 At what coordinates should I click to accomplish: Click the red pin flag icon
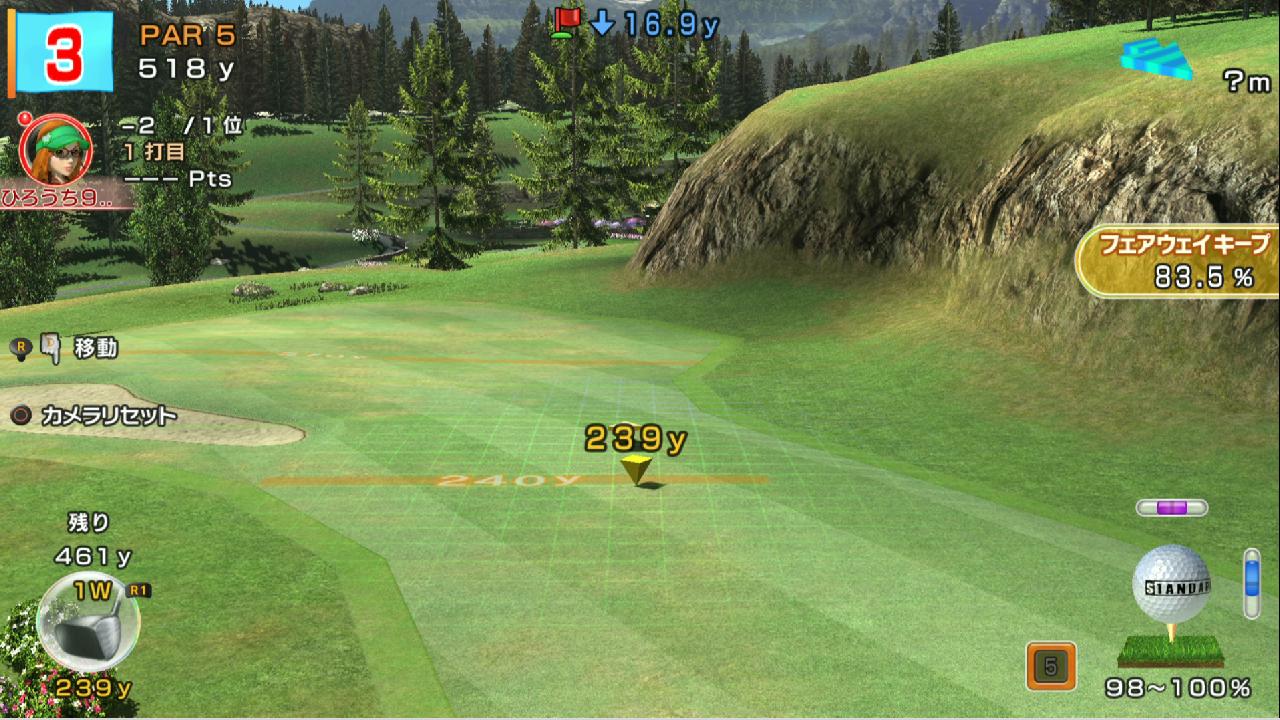coord(567,22)
